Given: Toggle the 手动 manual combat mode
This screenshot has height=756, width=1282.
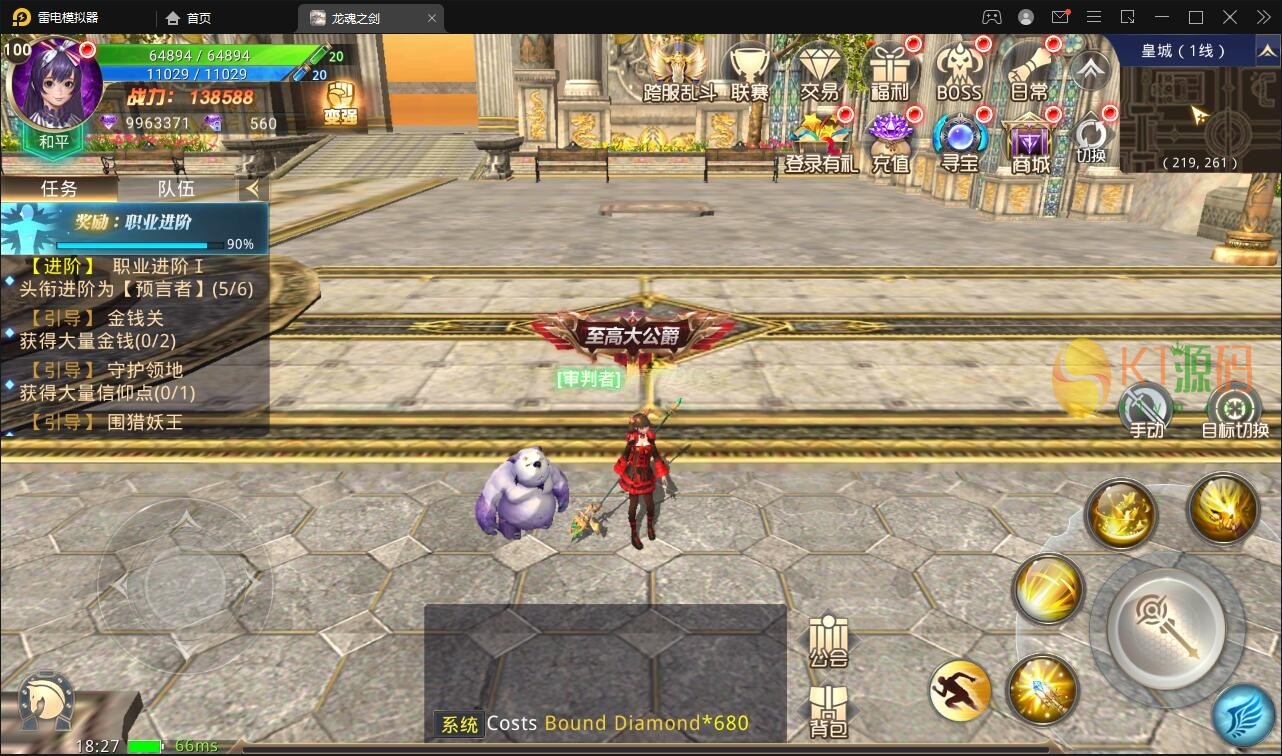Looking at the screenshot, I should tap(1146, 412).
